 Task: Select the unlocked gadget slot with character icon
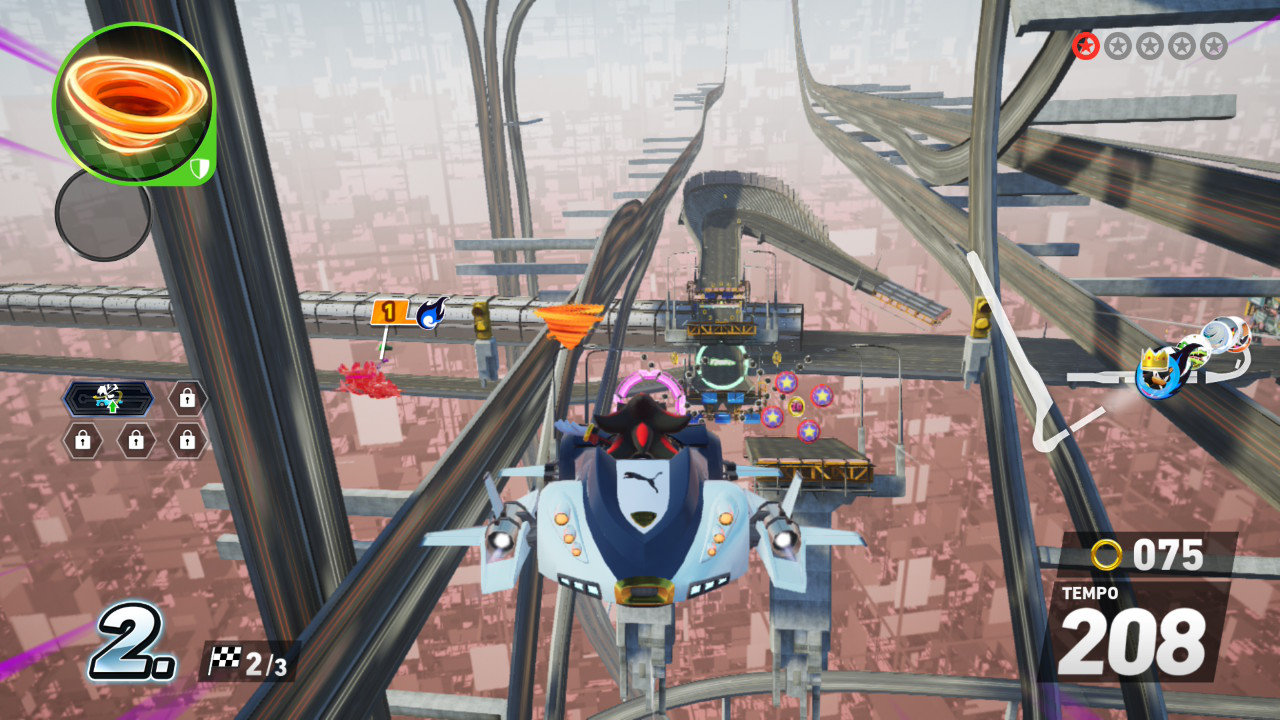point(108,398)
